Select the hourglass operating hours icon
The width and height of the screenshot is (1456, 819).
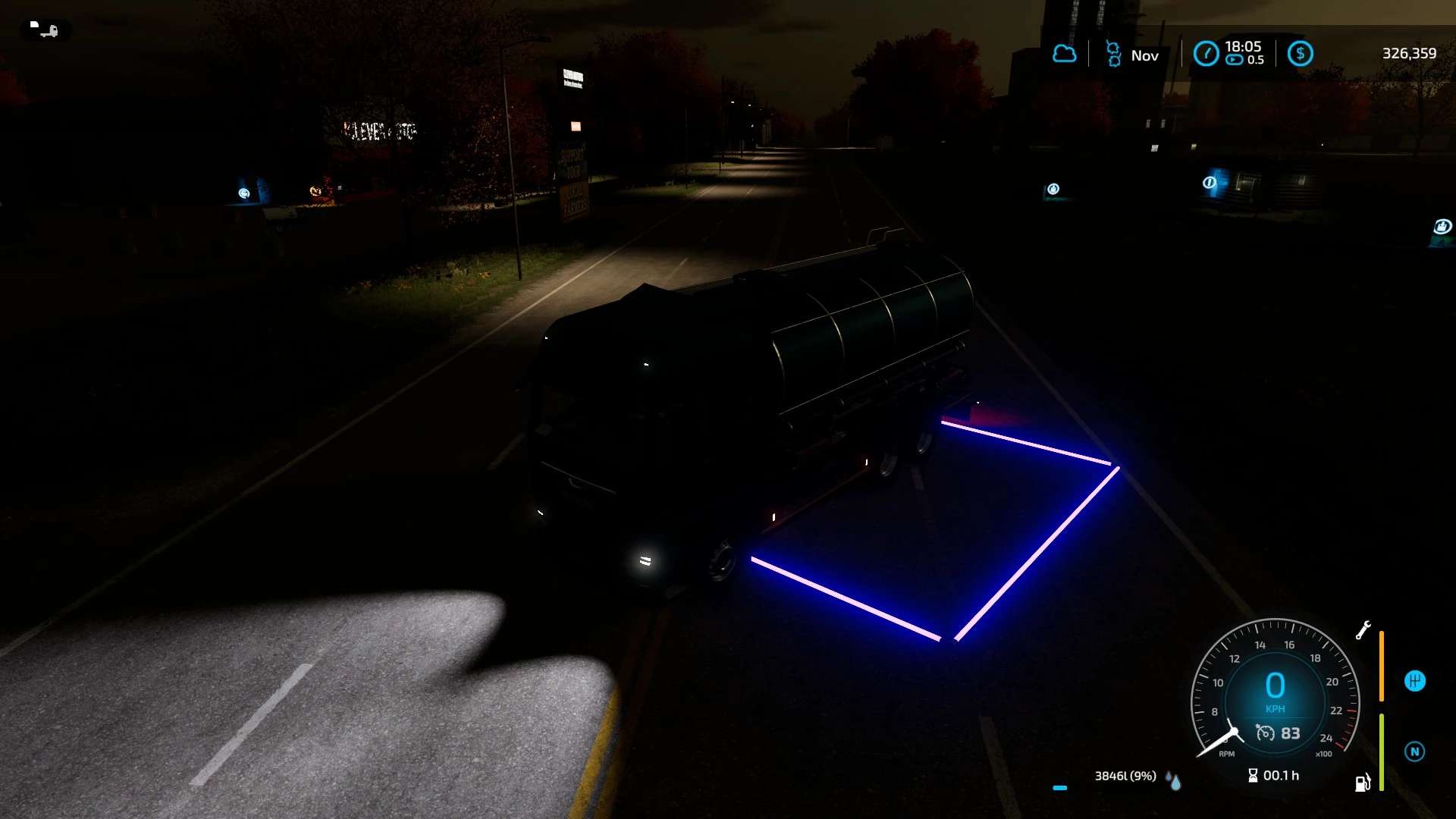pyautogui.click(x=1253, y=775)
